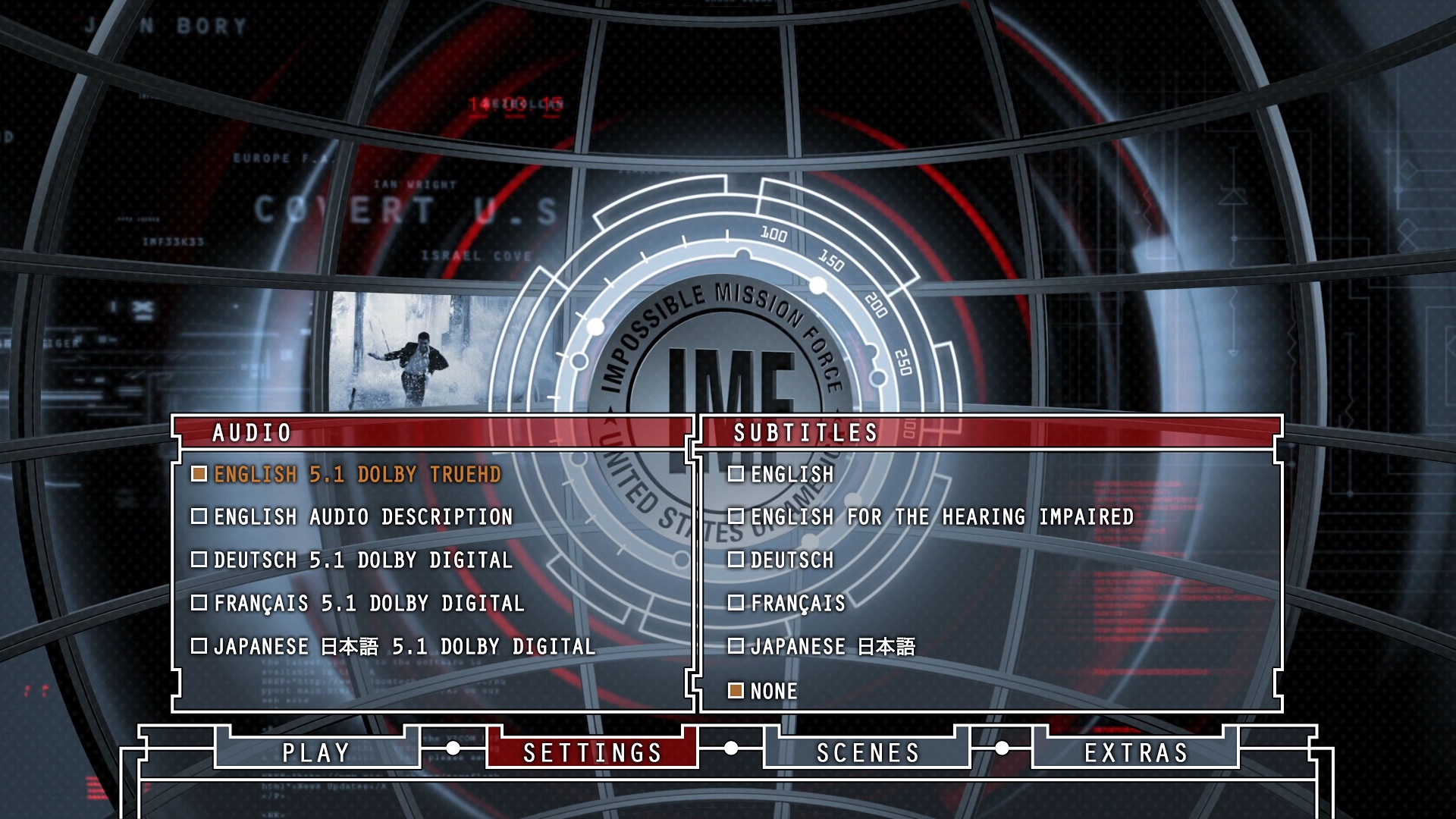Choose English for the Hearing Impaired subtitles

tap(941, 517)
